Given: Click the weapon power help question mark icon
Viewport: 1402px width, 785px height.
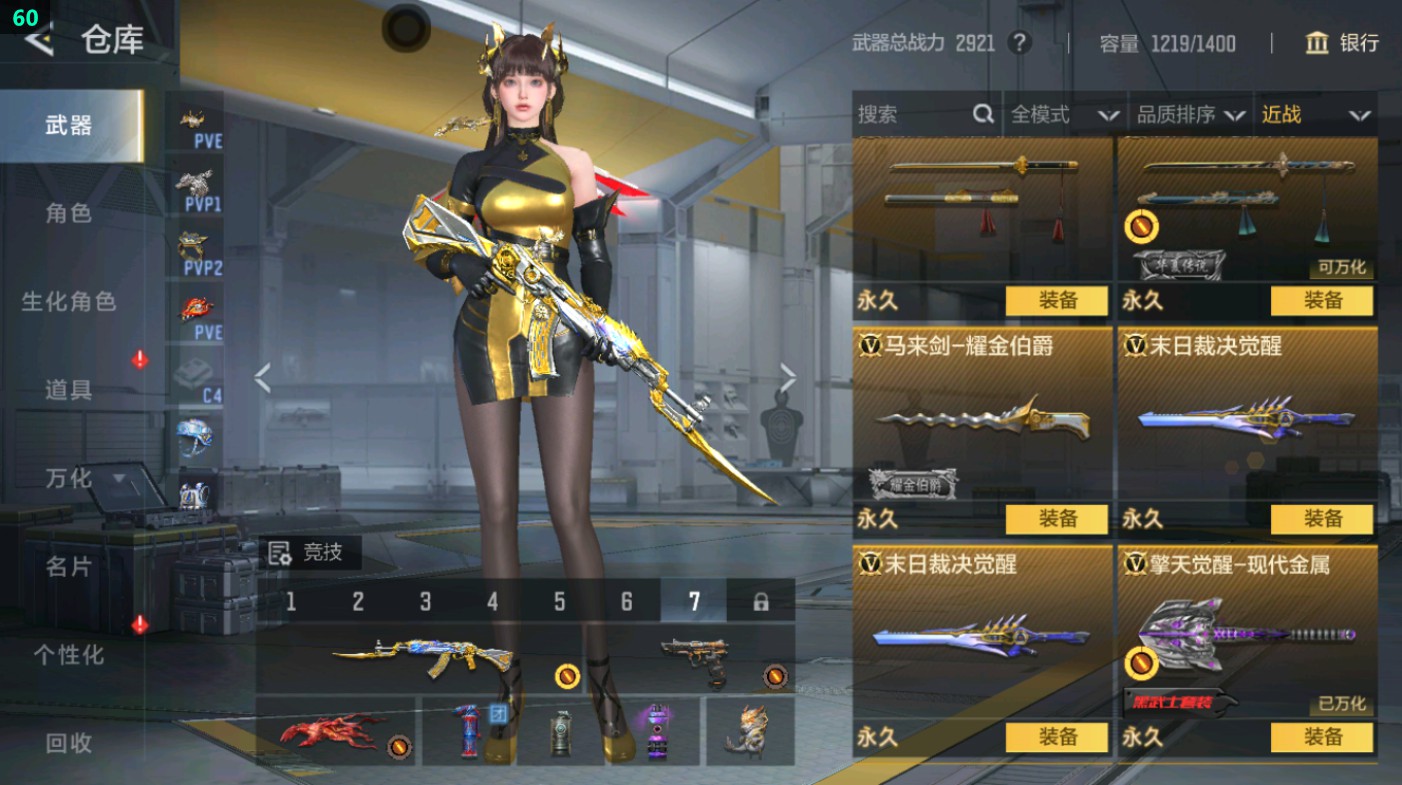Looking at the screenshot, I should [x=1022, y=43].
